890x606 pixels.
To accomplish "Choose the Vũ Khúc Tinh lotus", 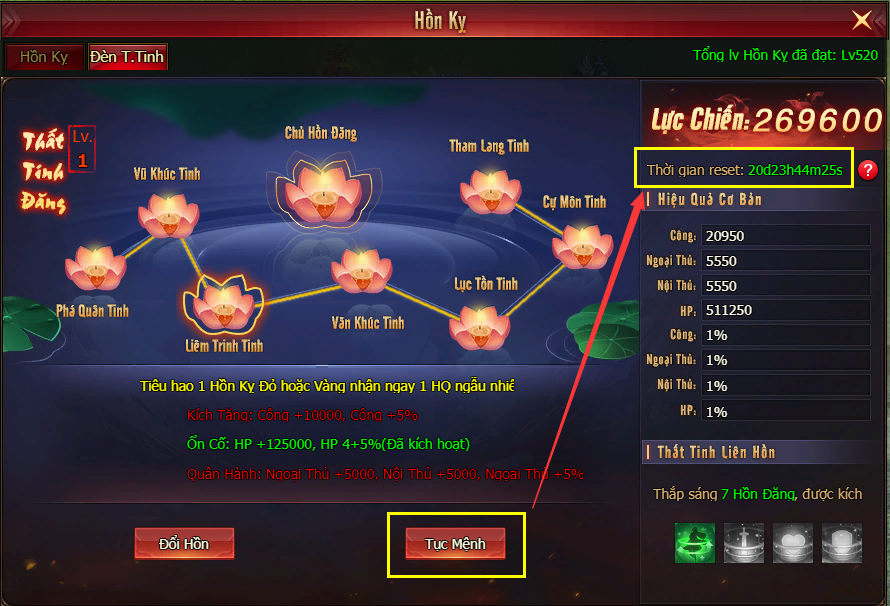I will (167, 214).
